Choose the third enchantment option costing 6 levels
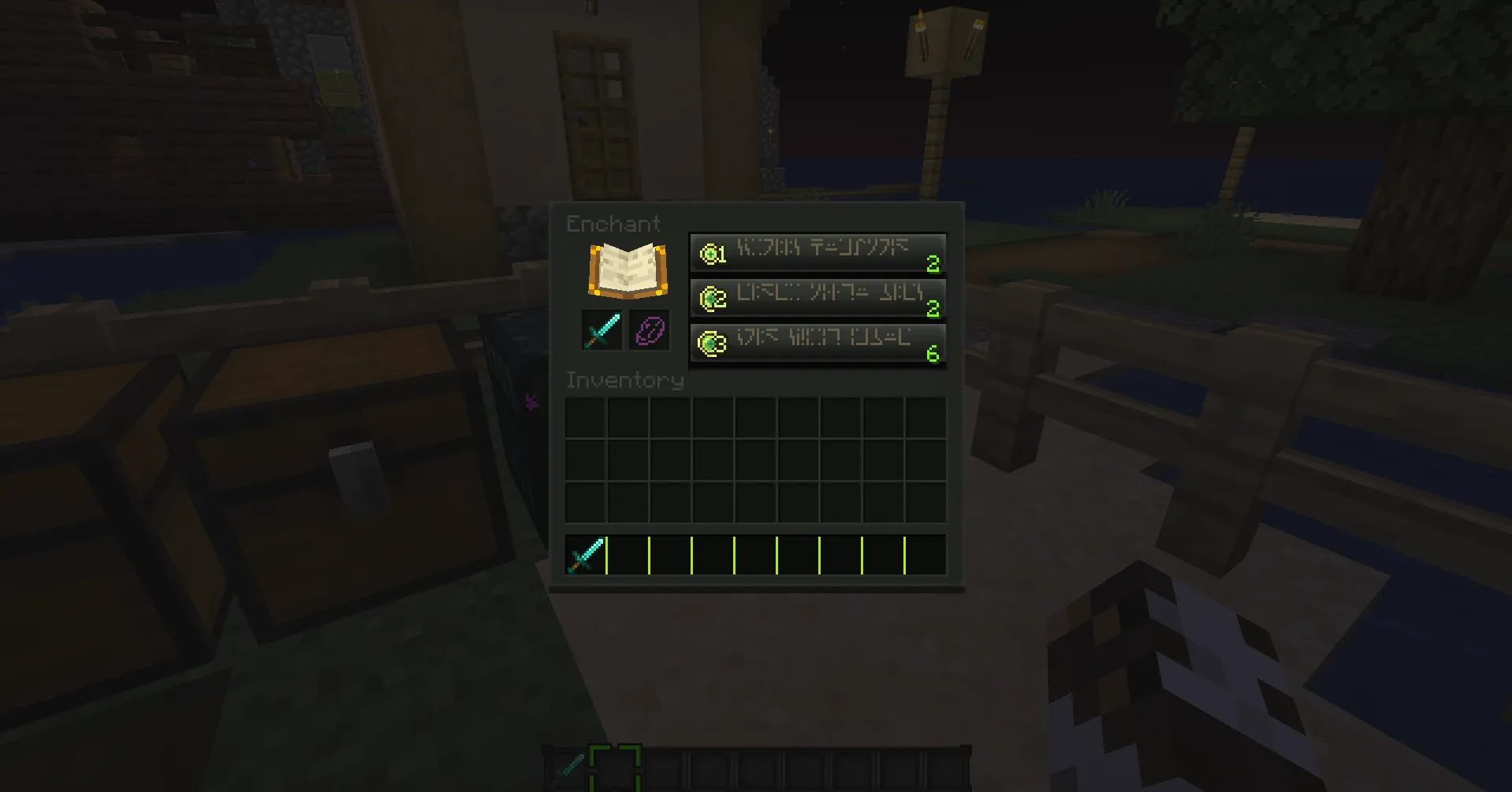Image resolution: width=1512 pixels, height=792 pixels. [x=817, y=341]
